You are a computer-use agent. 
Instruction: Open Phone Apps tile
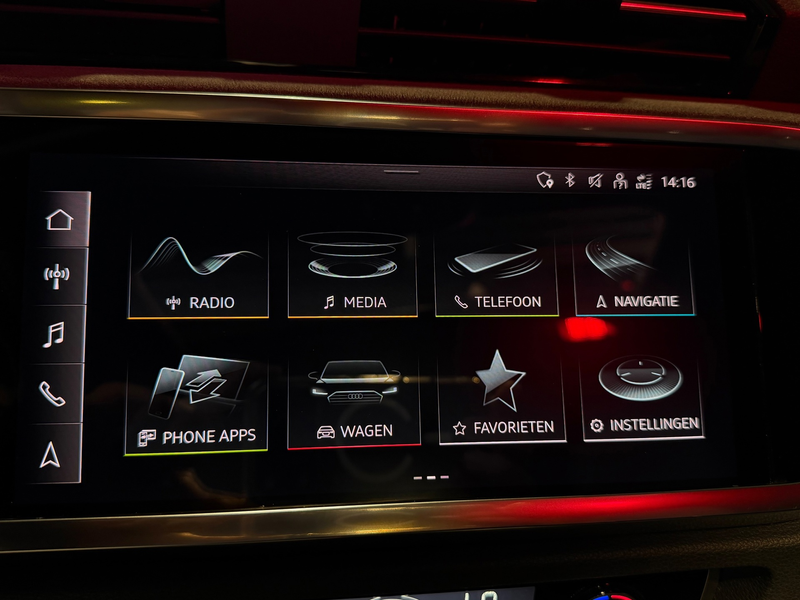(x=196, y=405)
